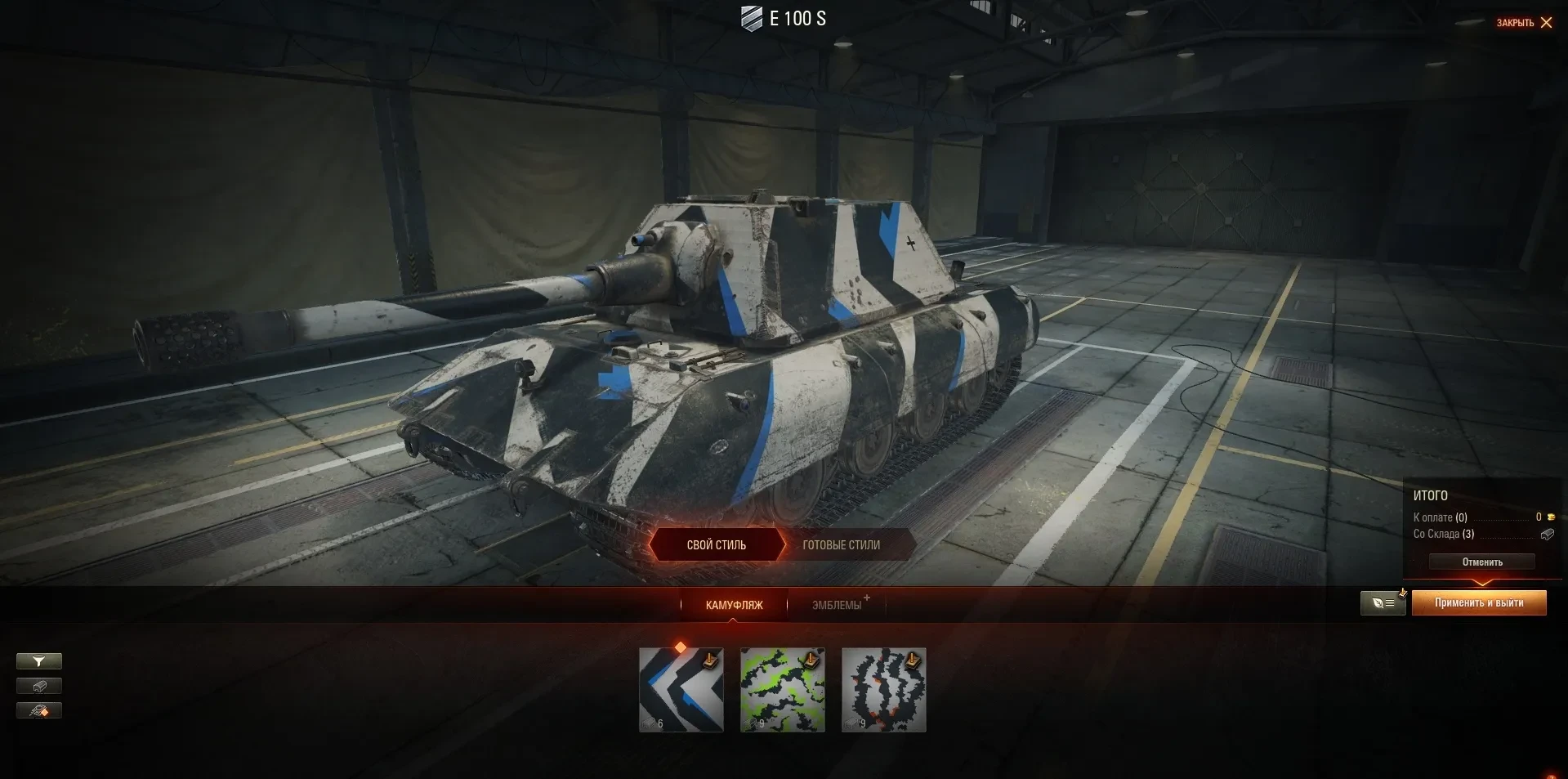Select the Камуфляж tab

(x=734, y=605)
